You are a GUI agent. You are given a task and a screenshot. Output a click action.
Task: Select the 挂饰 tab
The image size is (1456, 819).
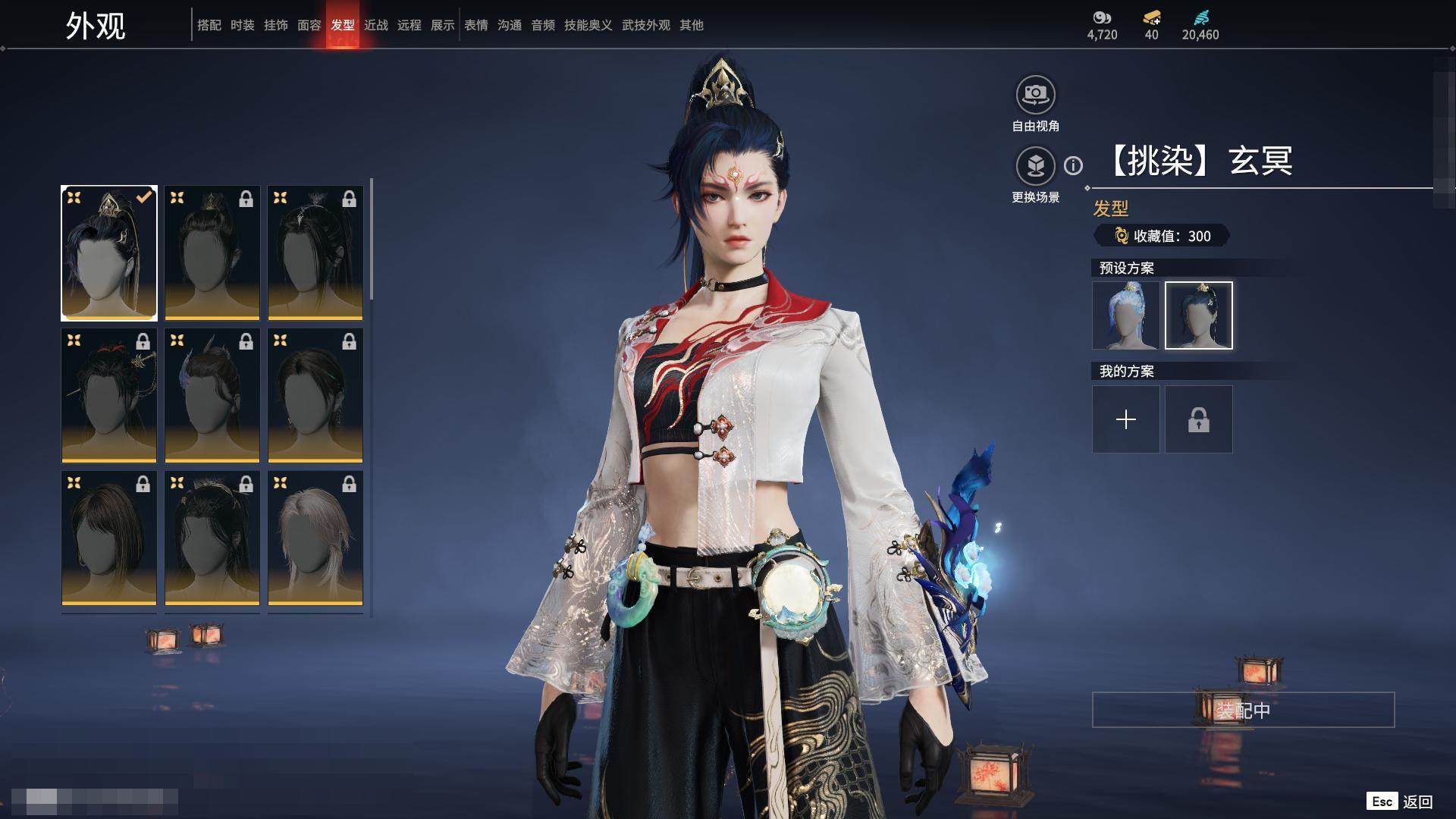[x=276, y=25]
